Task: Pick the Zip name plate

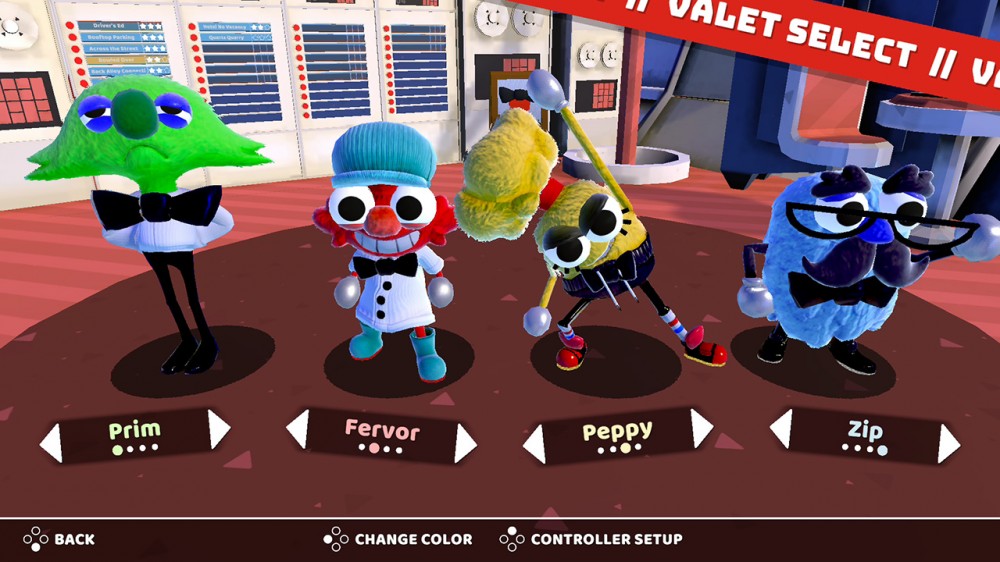Action: (x=864, y=435)
